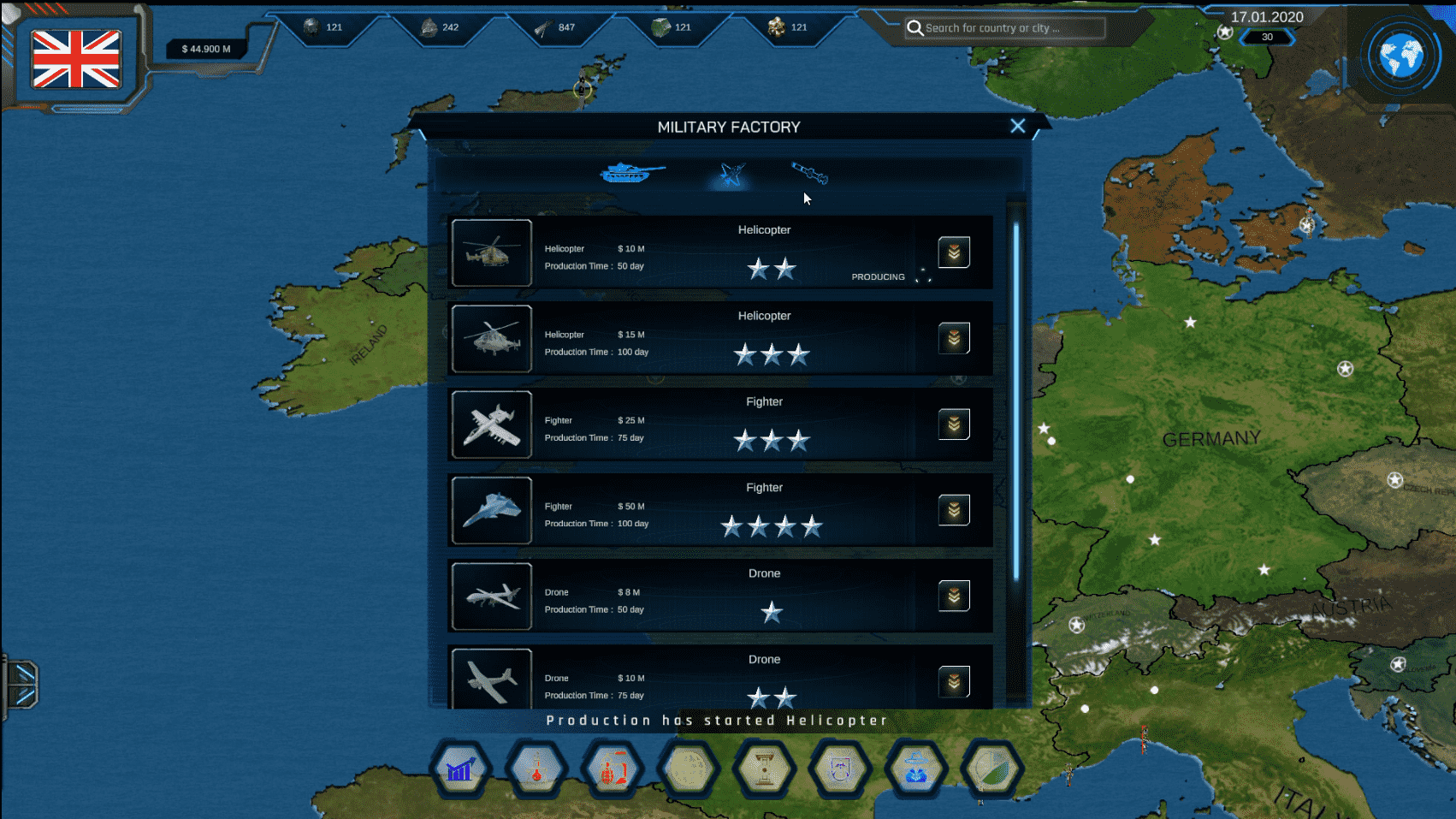1456x819 pixels.
Task: Select the hourglass toolbar icon
Action: click(764, 769)
